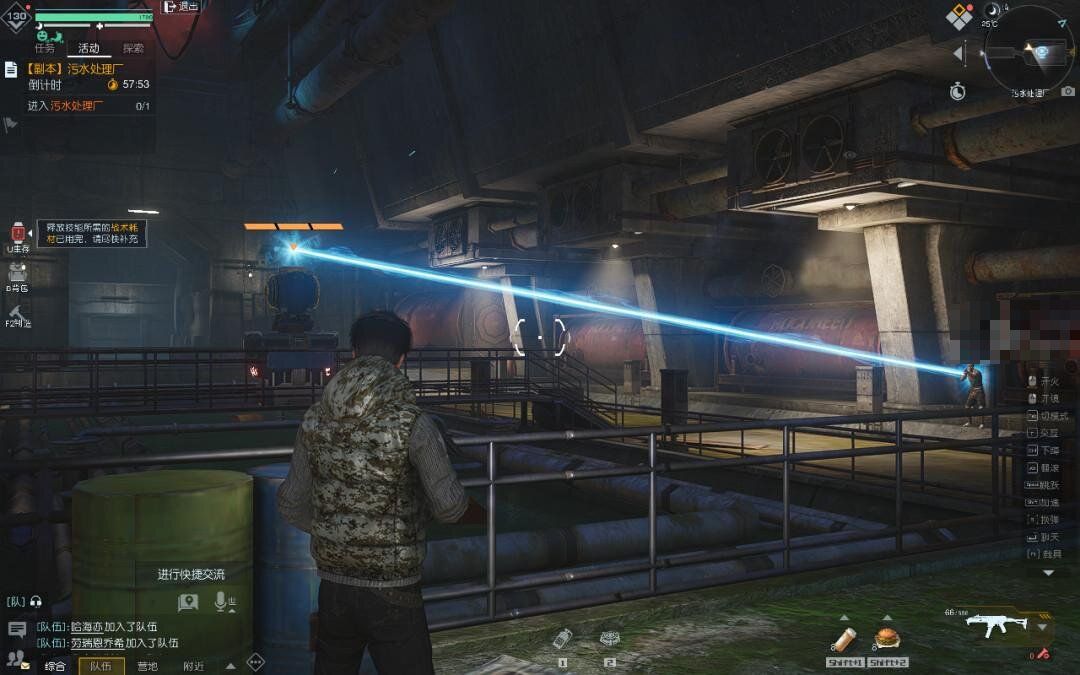The width and height of the screenshot is (1080, 675).
Task: Select the 队伍 team chat channel
Action: [101, 666]
